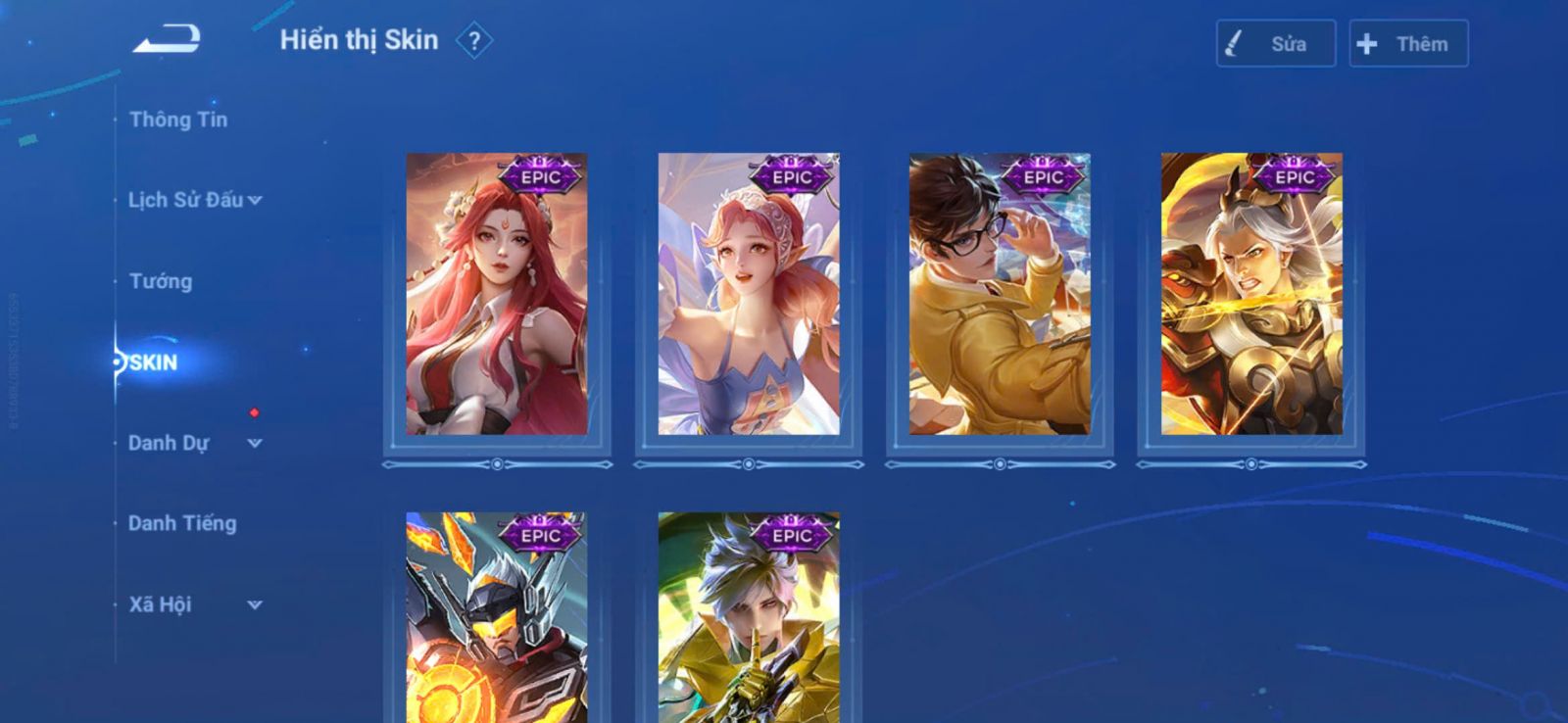This screenshot has height=723, width=1568.
Task: Select the red-haired woman skin card
Action: [x=497, y=294]
